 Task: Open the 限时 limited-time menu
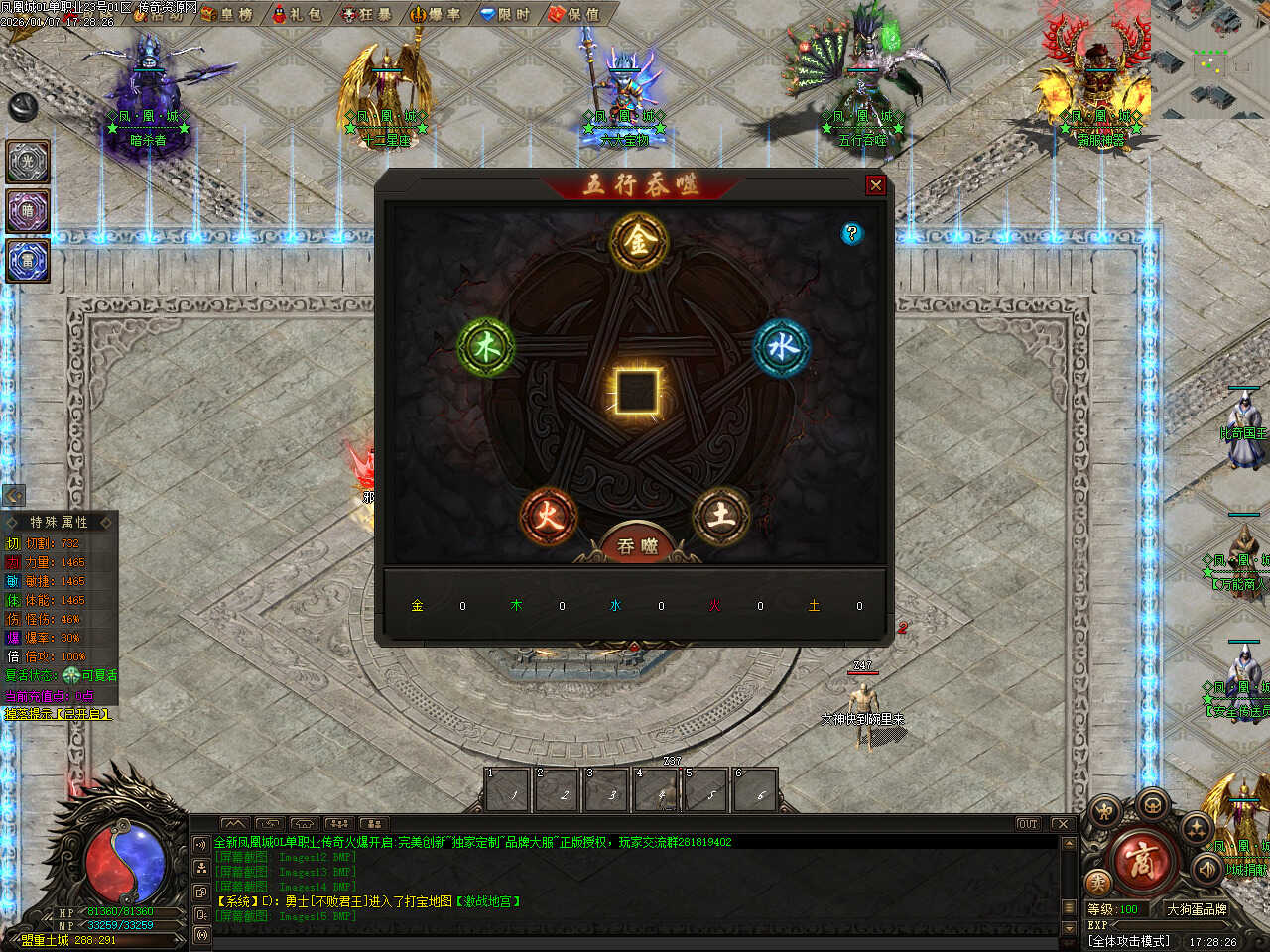(x=505, y=14)
